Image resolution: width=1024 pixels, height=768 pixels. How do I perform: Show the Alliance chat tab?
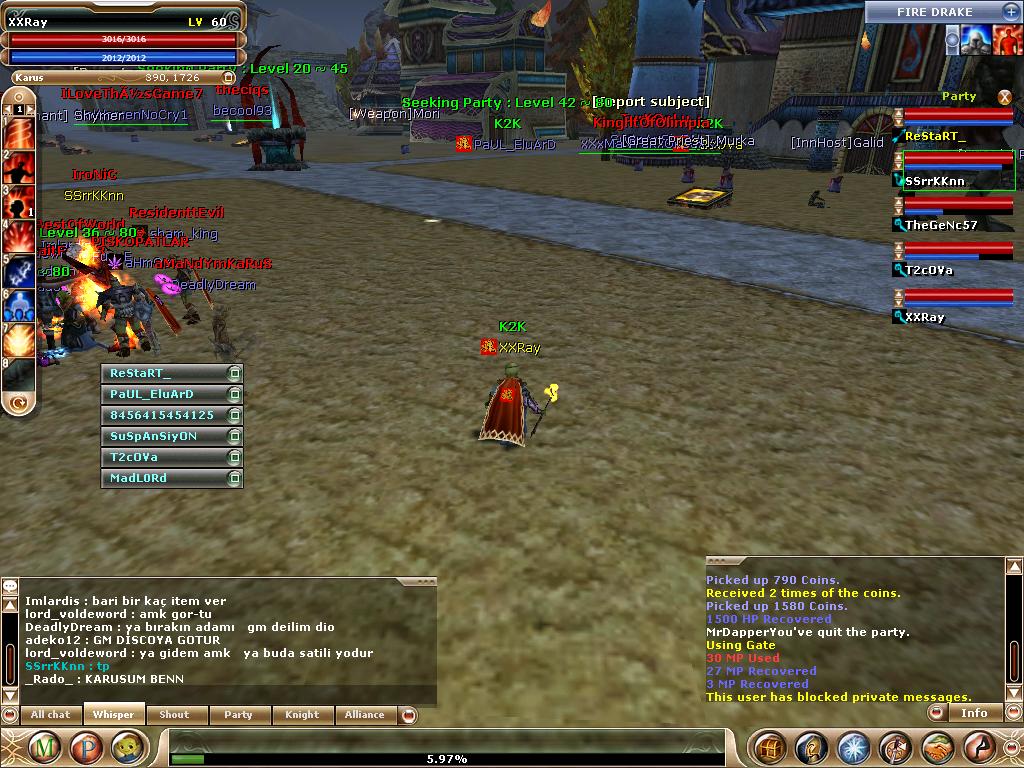364,714
